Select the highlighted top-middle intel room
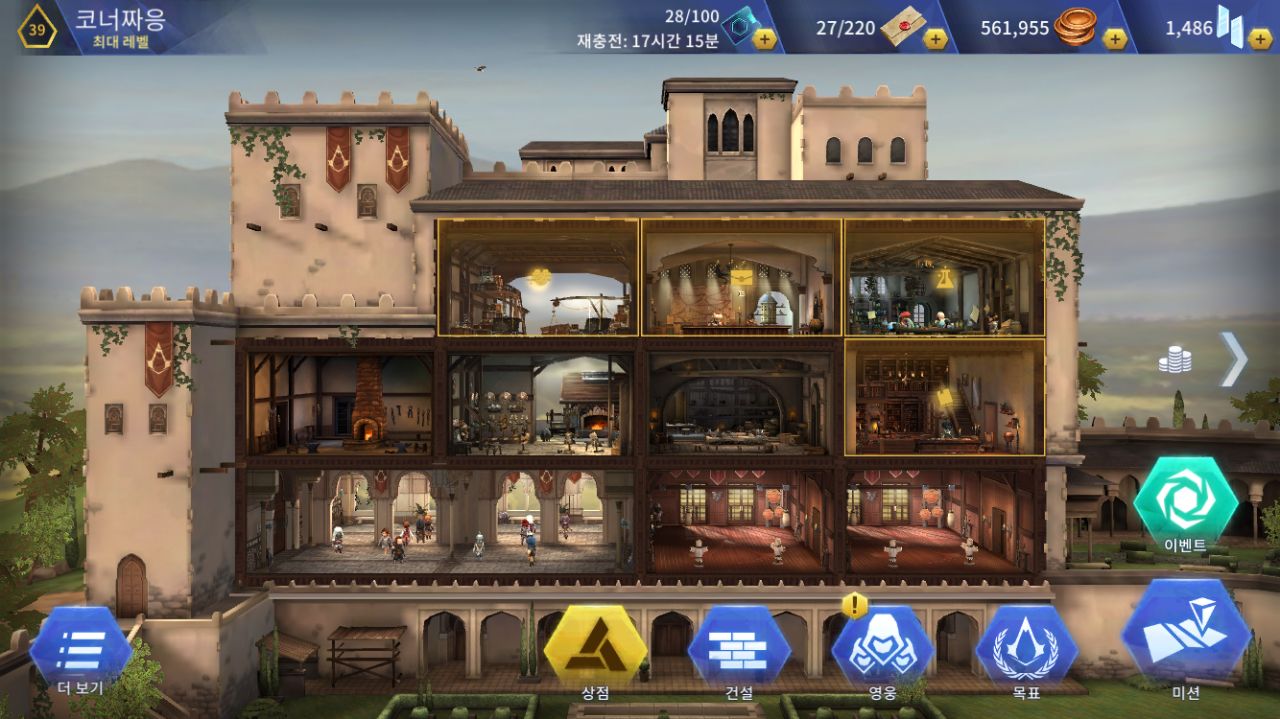Screen dimensions: 1280x719 point(741,277)
